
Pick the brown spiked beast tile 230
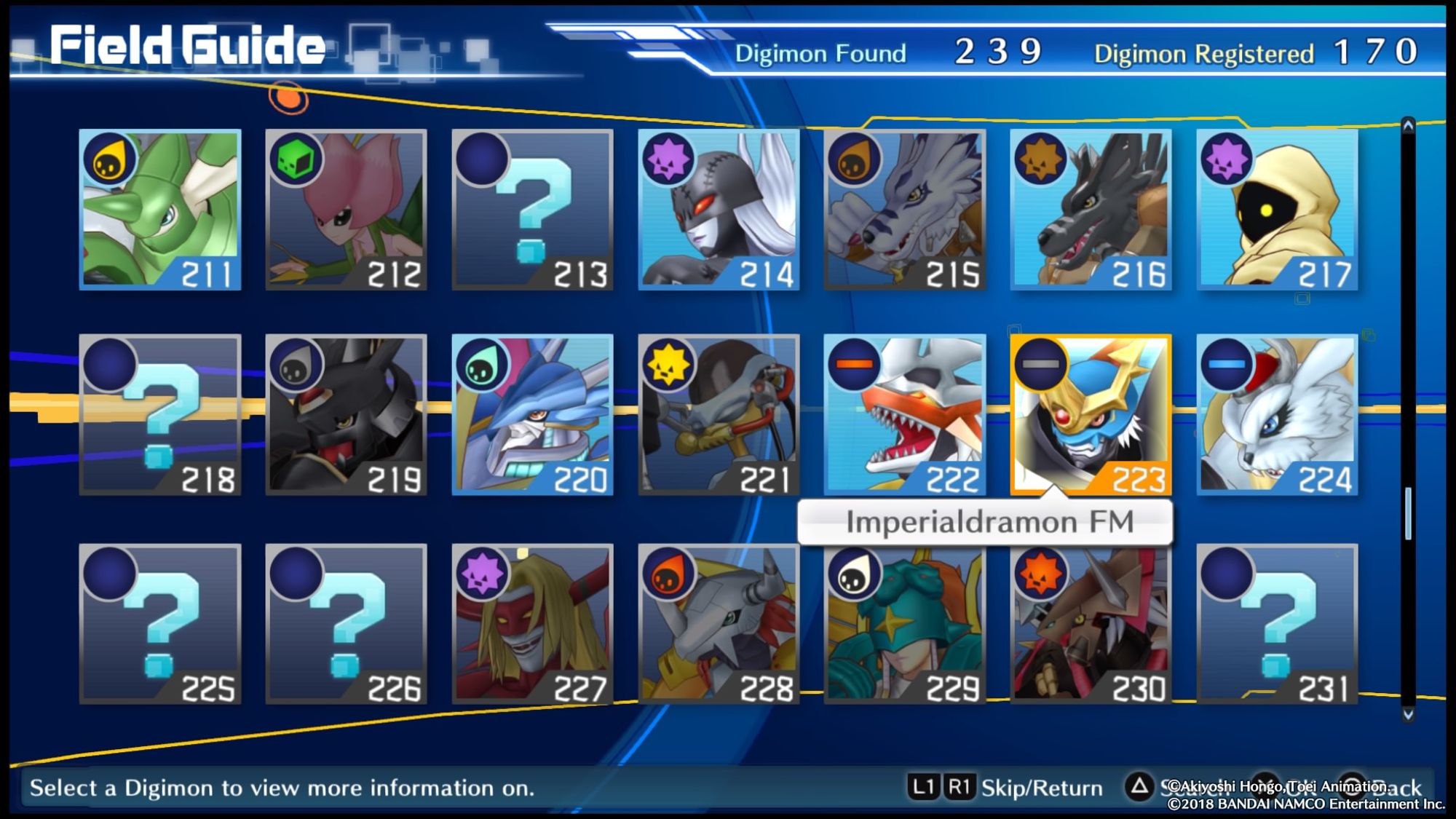[1091, 624]
